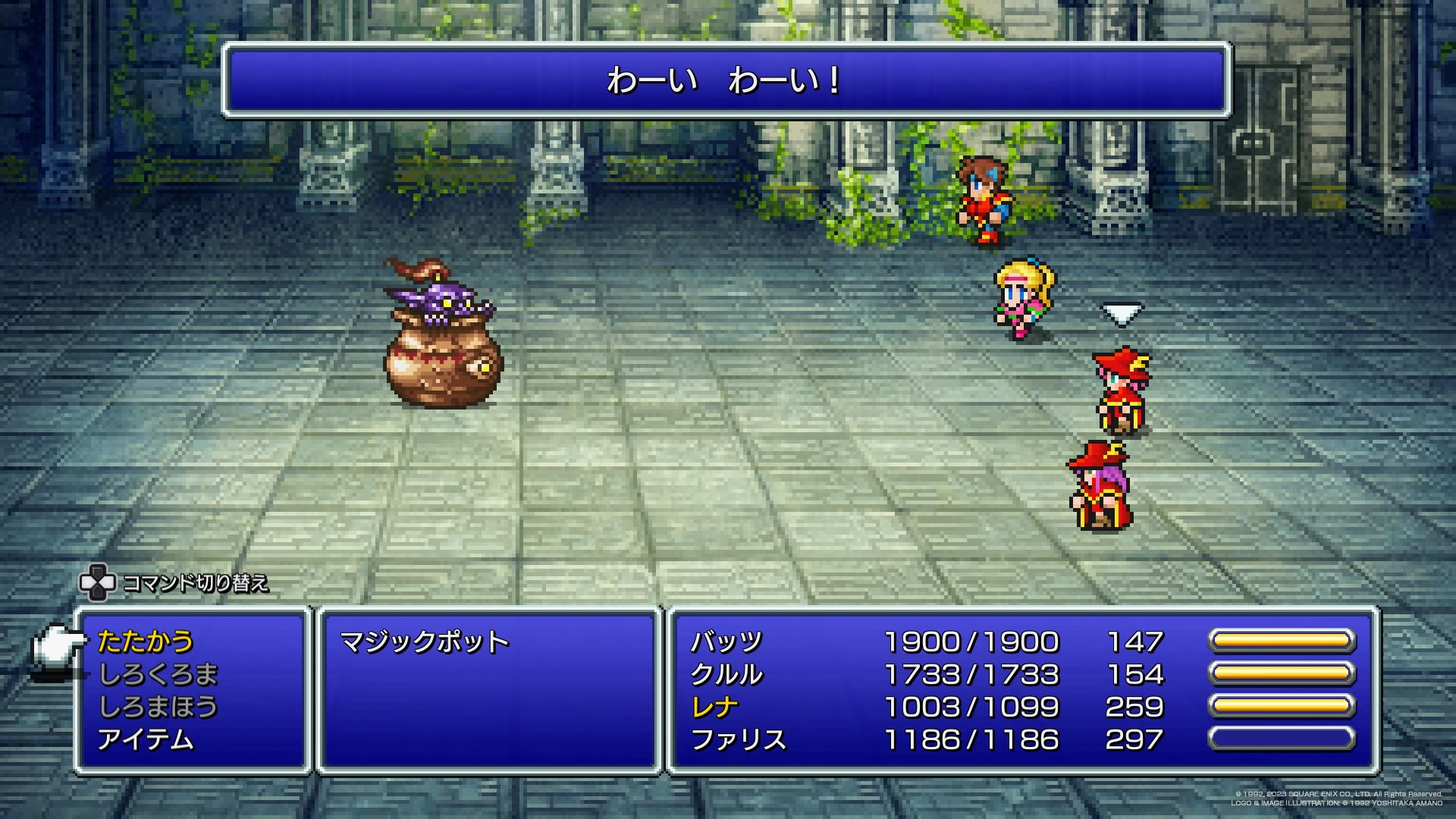1456x819 pixels.
Task: Open the しろまほう white magic command
Action: 158,707
